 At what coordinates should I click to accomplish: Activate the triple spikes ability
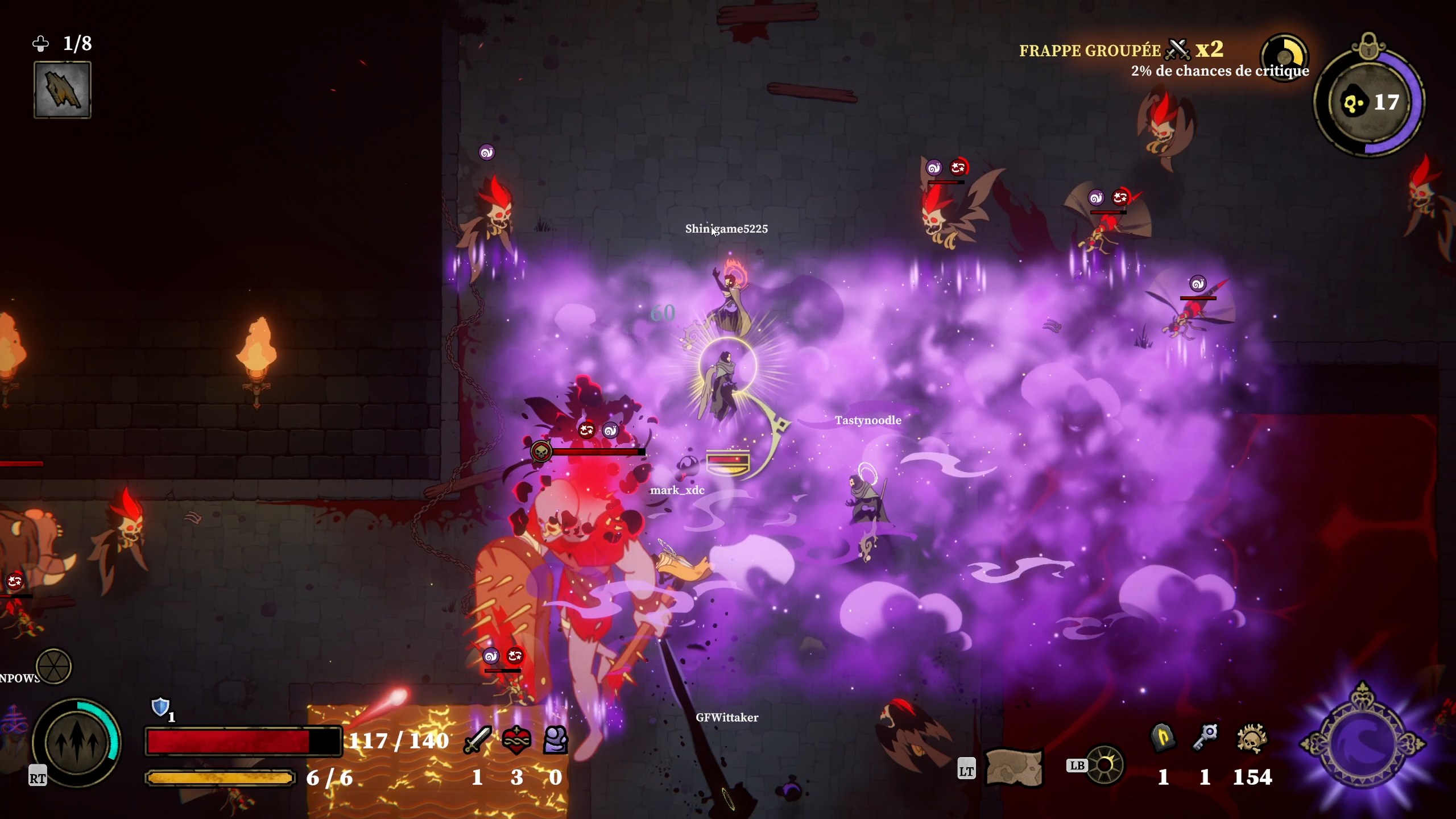coord(76,742)
